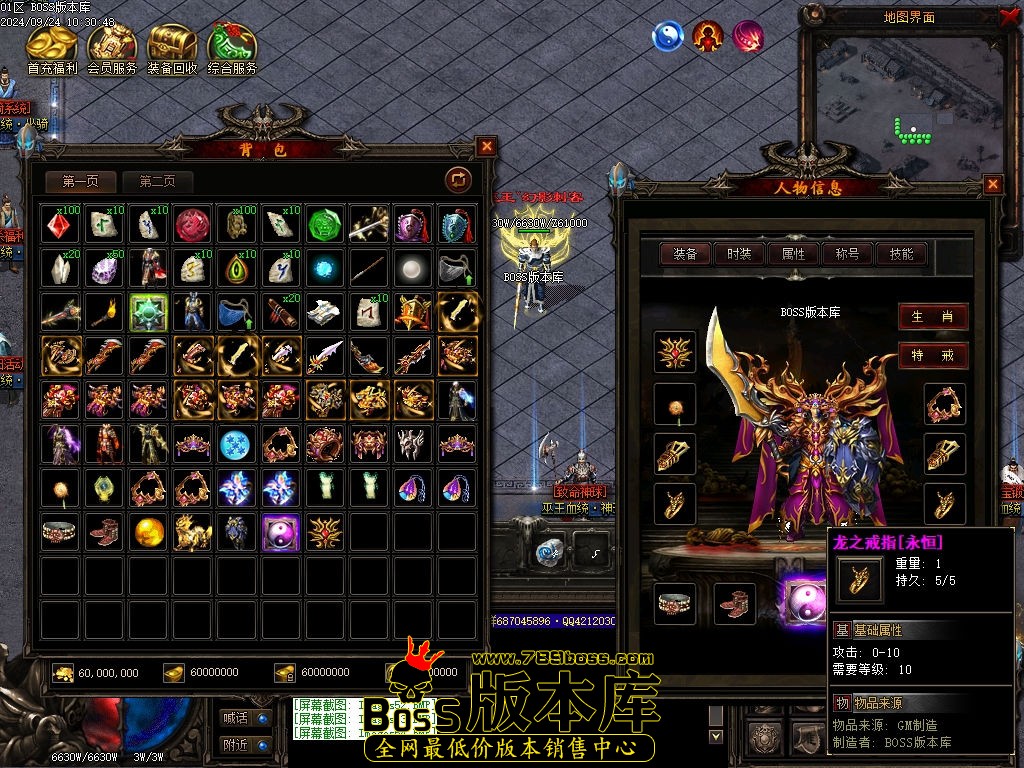Close the 背包 inventory window
1024x768 pixels.
point(487,146)
